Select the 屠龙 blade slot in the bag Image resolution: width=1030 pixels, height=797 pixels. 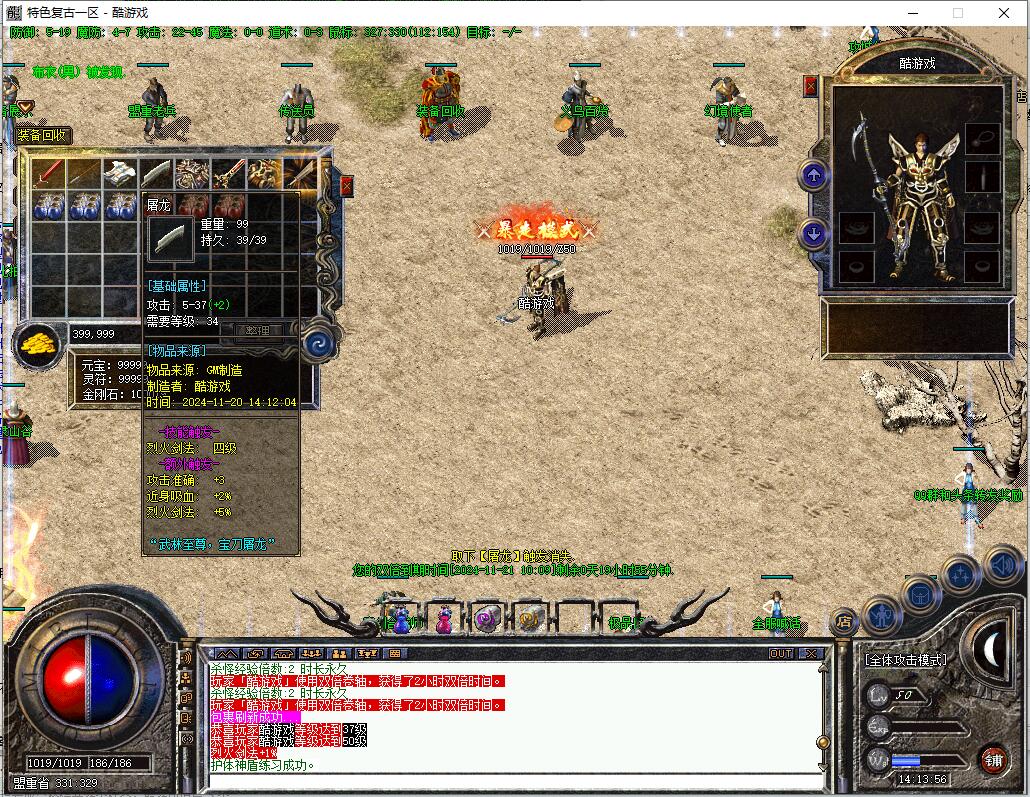pos(157,174)
